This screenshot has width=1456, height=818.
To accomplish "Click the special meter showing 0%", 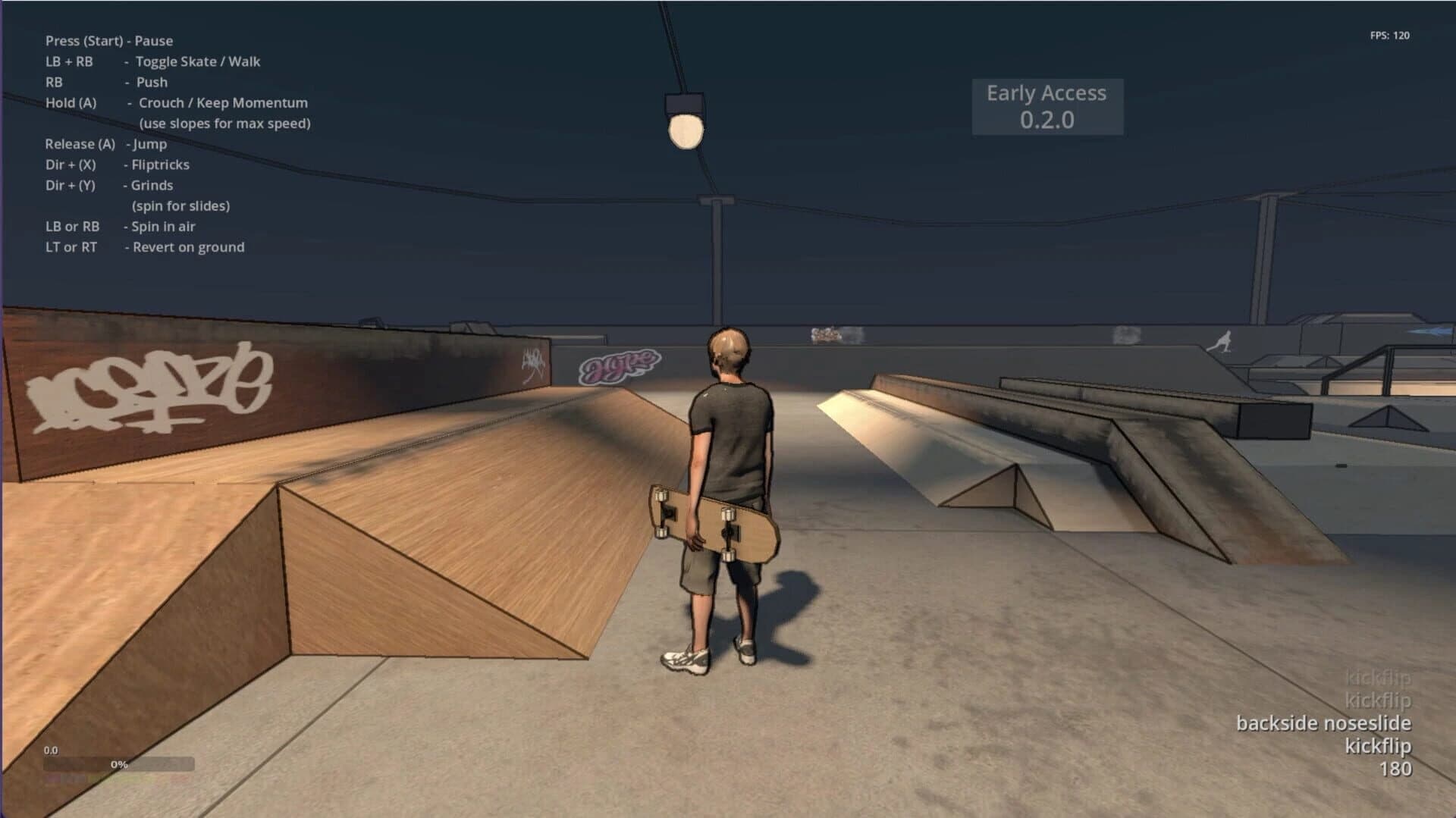I will (x=118, y=765).
